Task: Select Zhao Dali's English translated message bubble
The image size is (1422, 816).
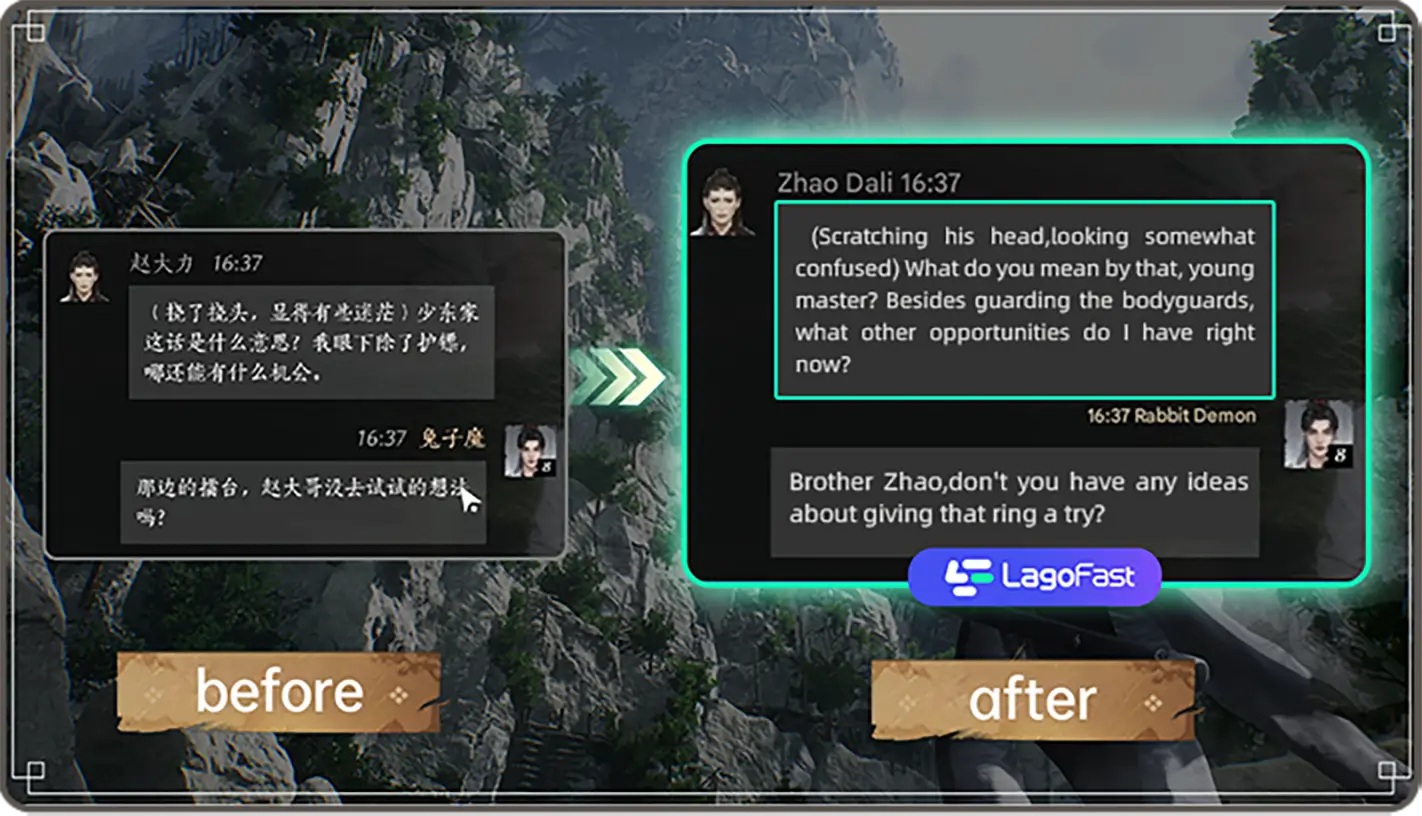Action: pyautogui.click(x=1024, y=300)
